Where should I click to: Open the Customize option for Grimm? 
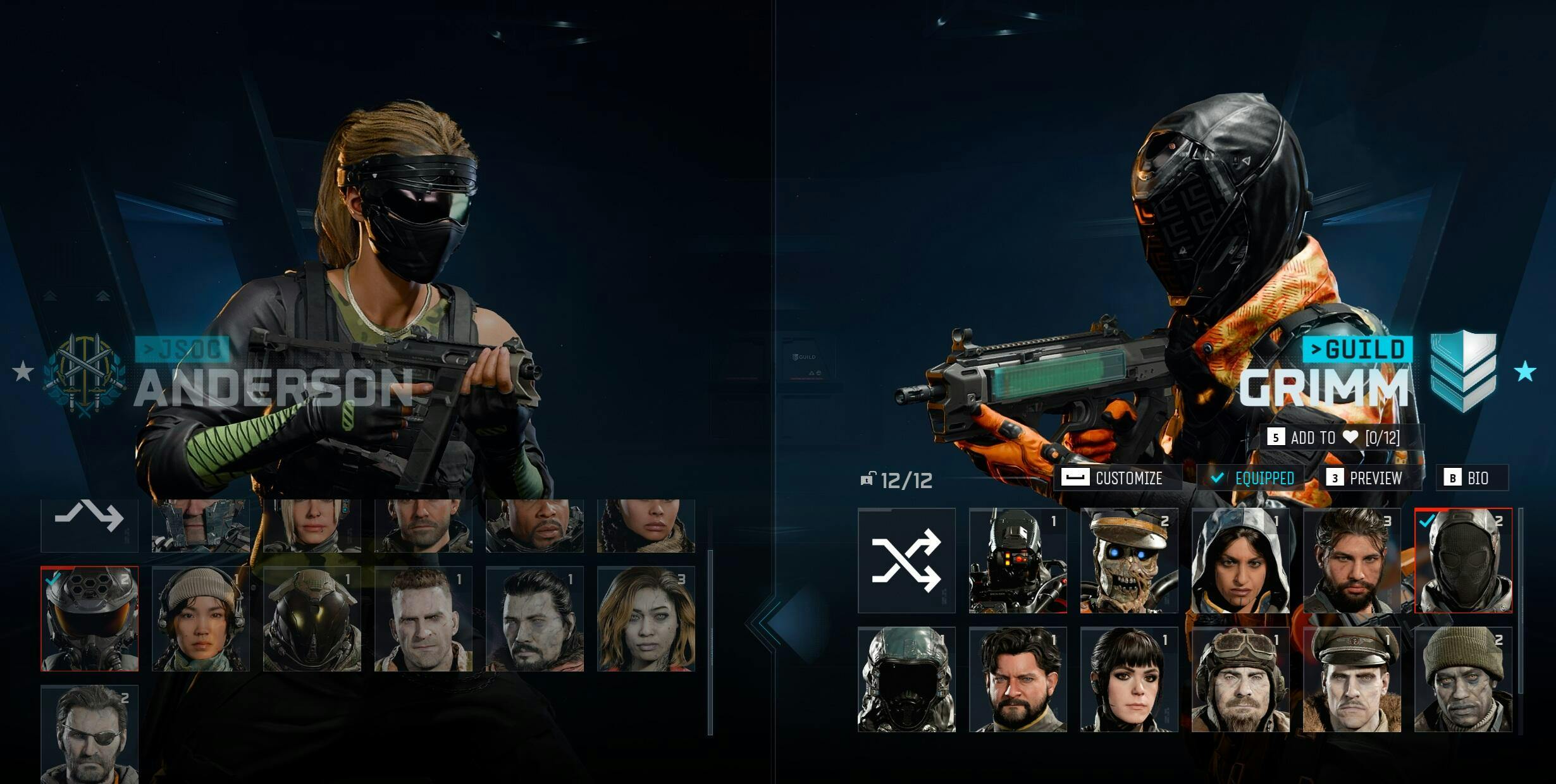coord(1117,478)
